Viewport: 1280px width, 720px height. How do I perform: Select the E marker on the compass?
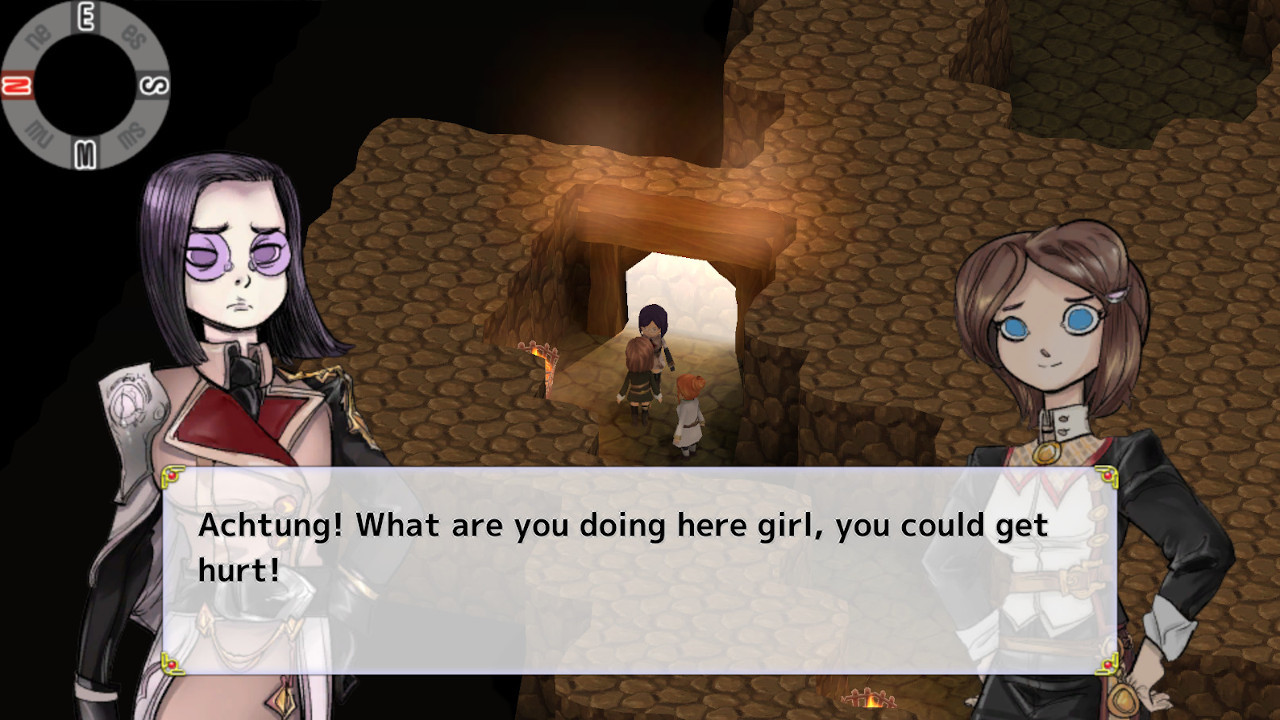(x=86, y=14)
